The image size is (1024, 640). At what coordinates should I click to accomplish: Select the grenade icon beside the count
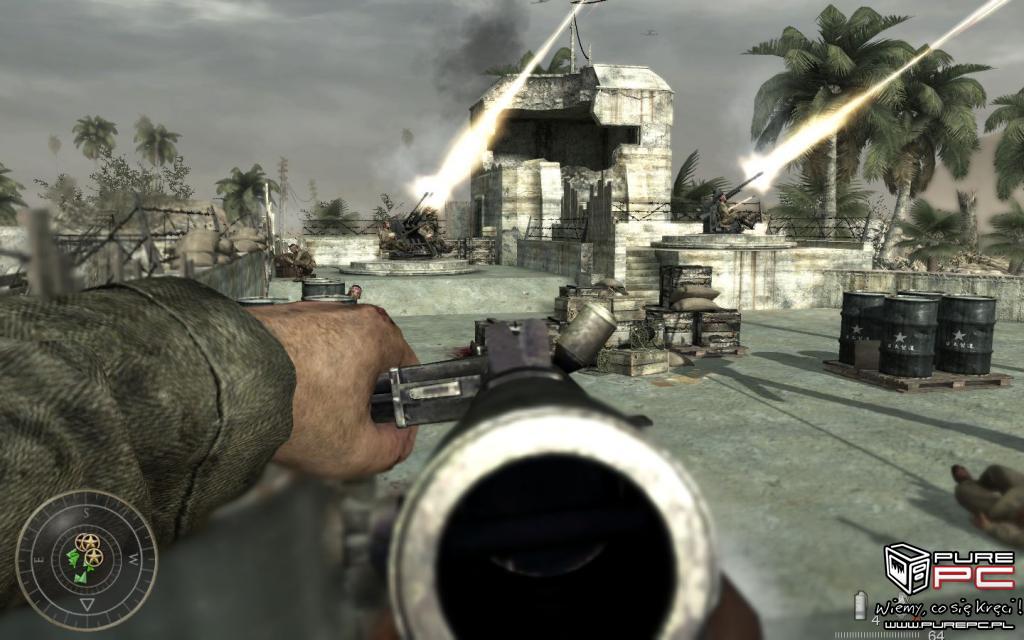point(860,604)
